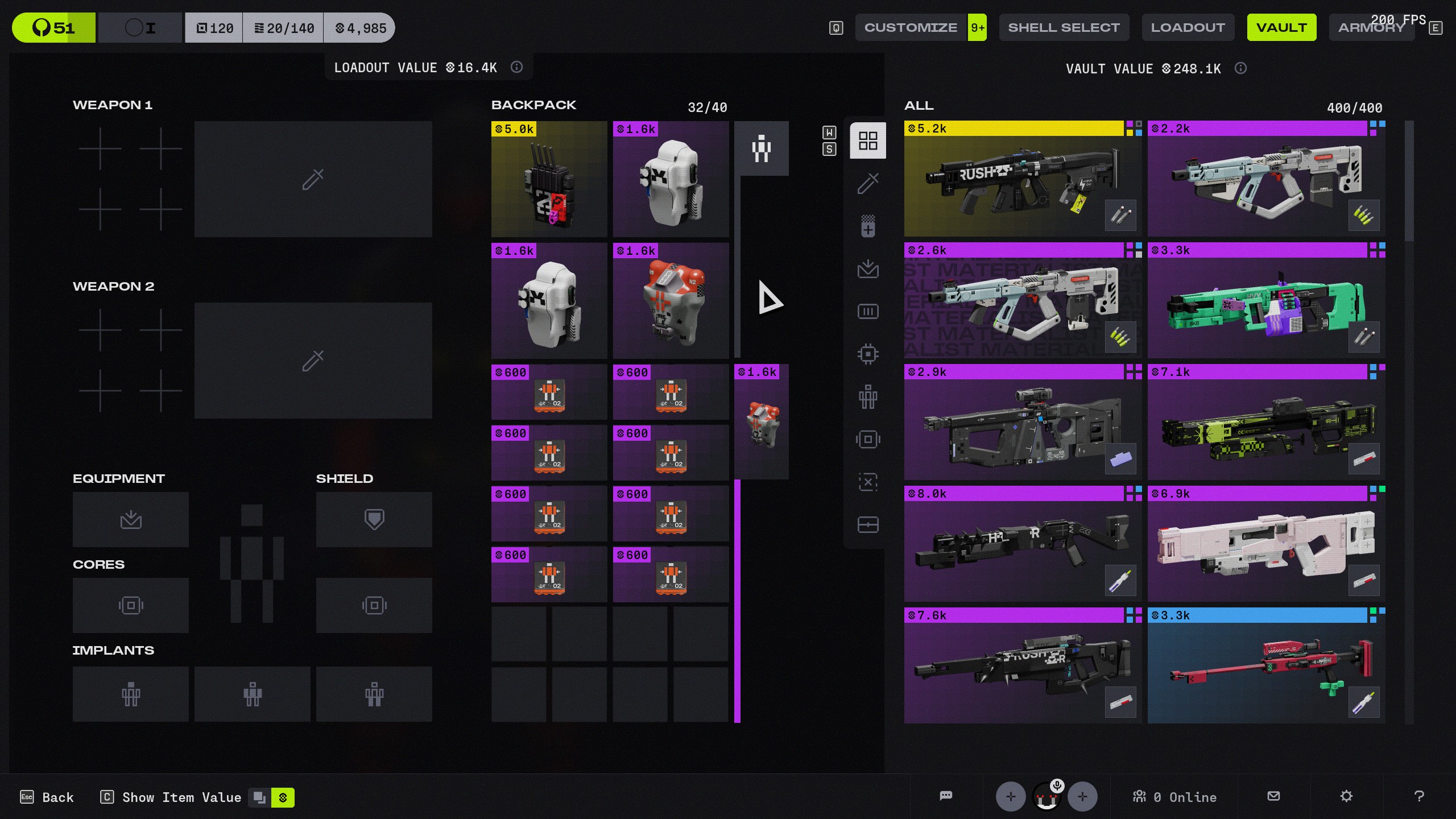
Task: Switch to Shell Select tab
Action: 1064,27
